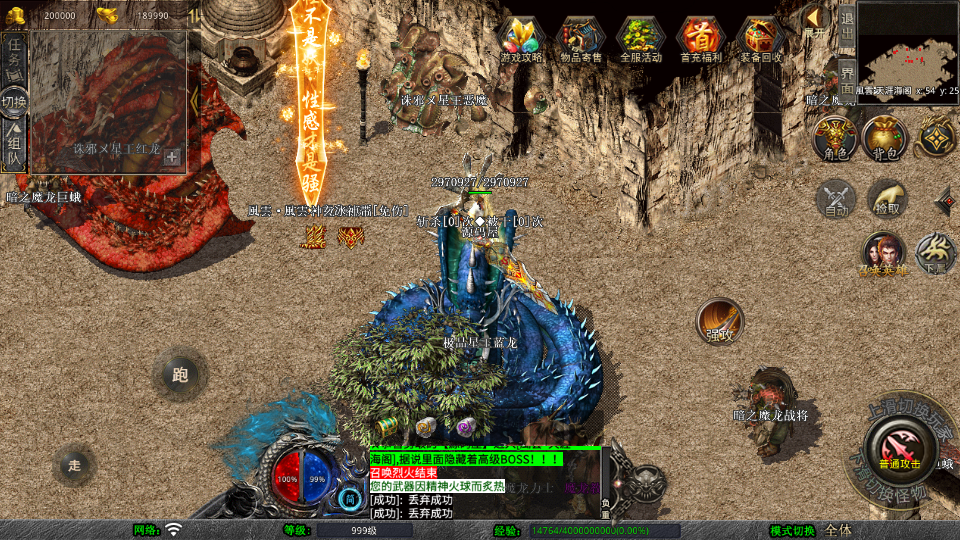Viewport: 960px width, 540px height.
Task: Click the 界面 interface button
Action: tap(846, 71)
